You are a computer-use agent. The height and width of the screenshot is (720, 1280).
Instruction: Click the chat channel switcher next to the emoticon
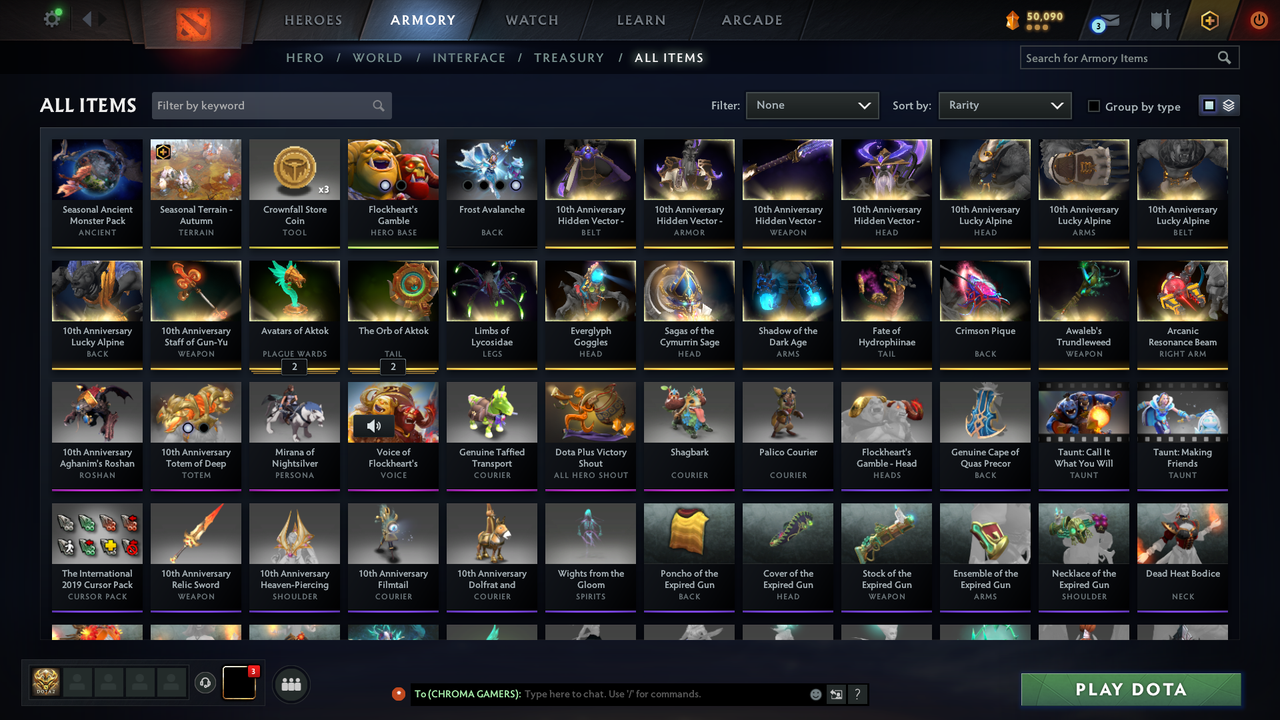coord(836,694)
